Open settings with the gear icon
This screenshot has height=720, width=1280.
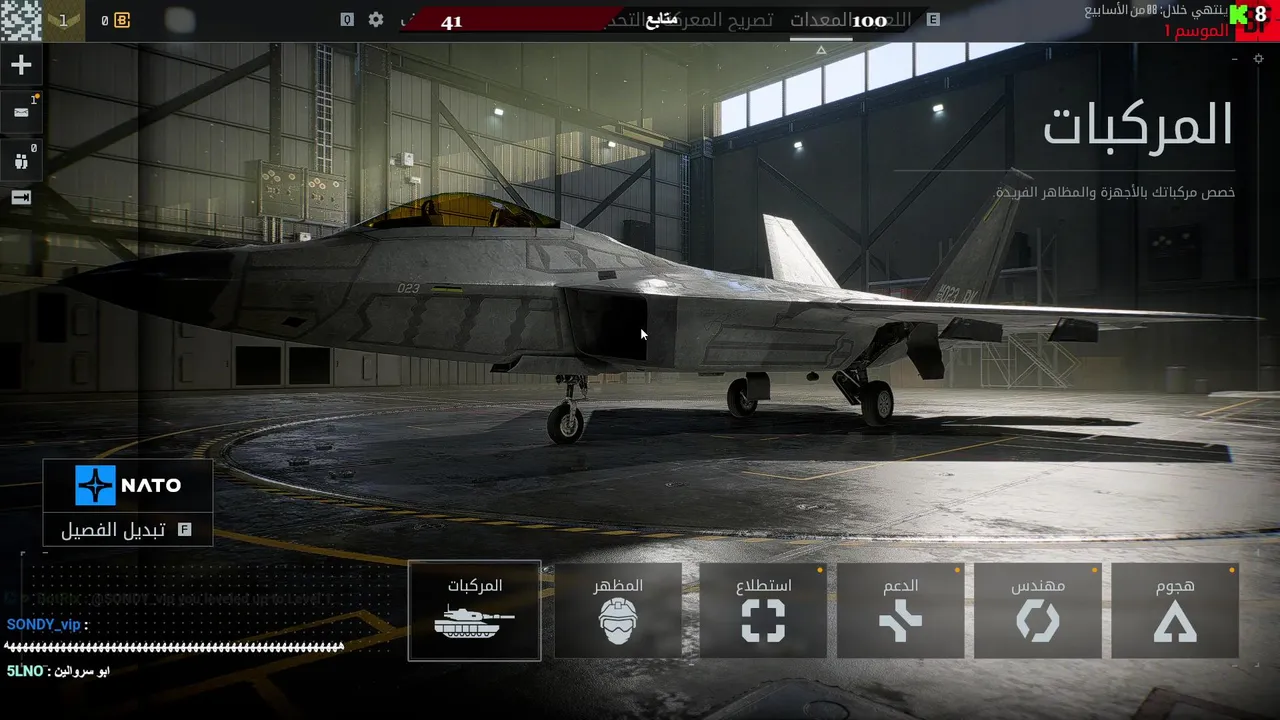(376, 20)
